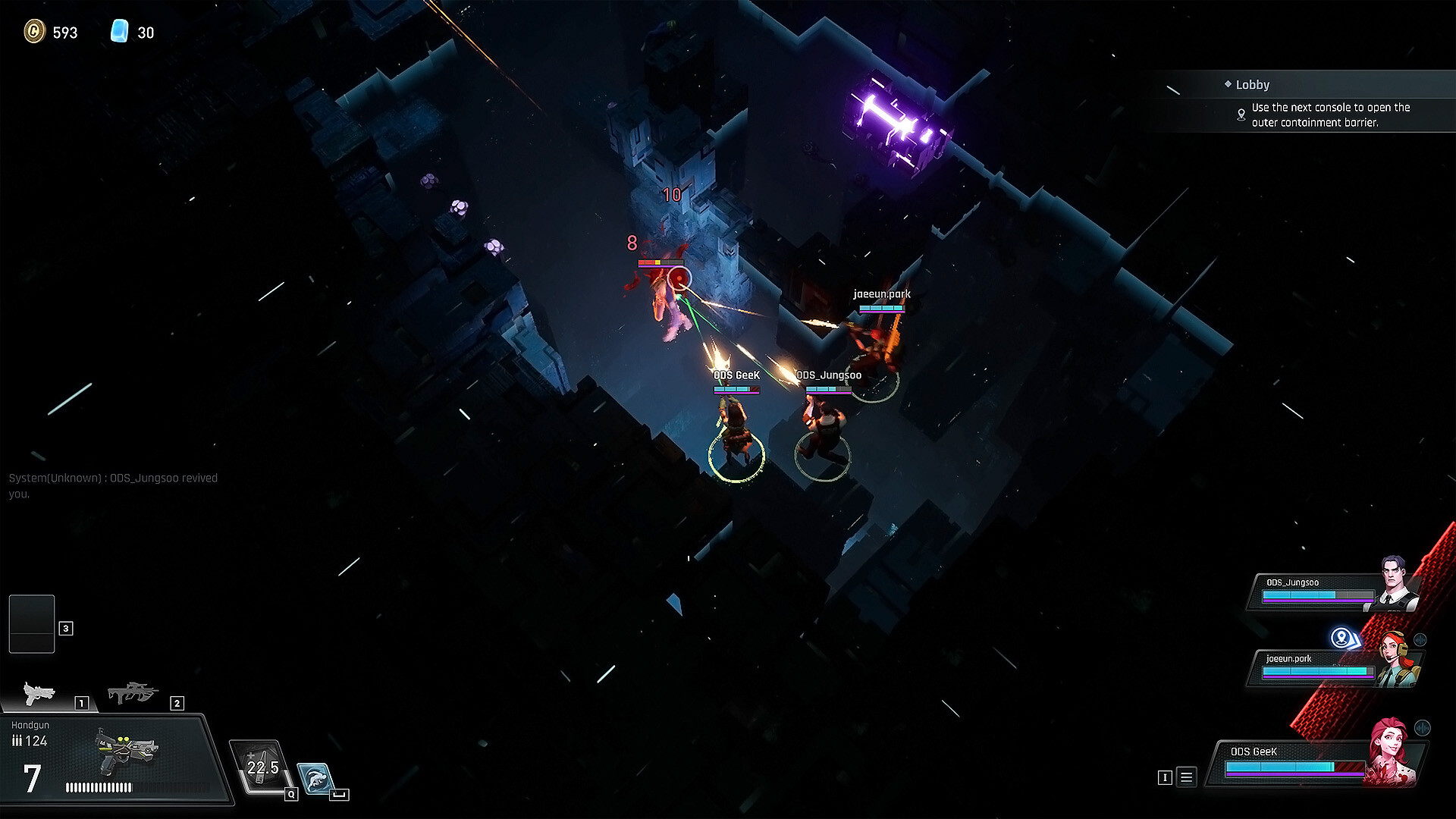The width and height of the screenshot is (1456, 819).
Task: Open the inventory with the I icon
Action: coord(1166,777)
